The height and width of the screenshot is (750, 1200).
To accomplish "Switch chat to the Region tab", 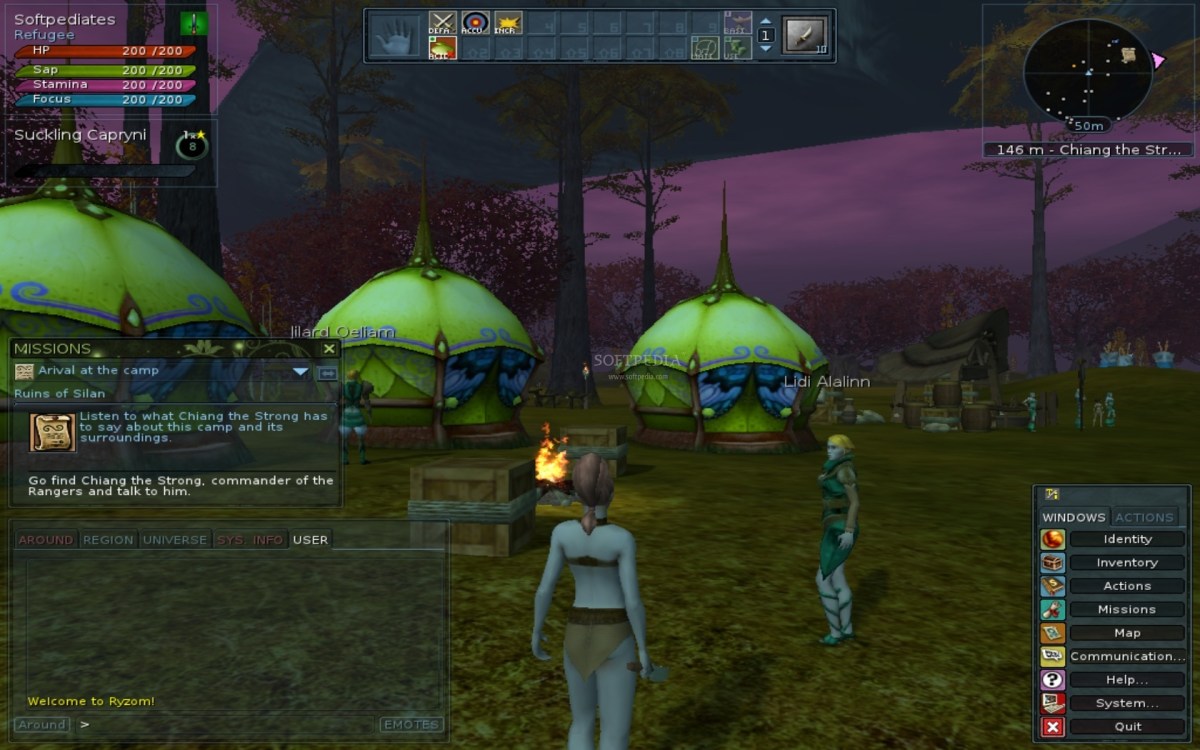I will click(108, 540).
